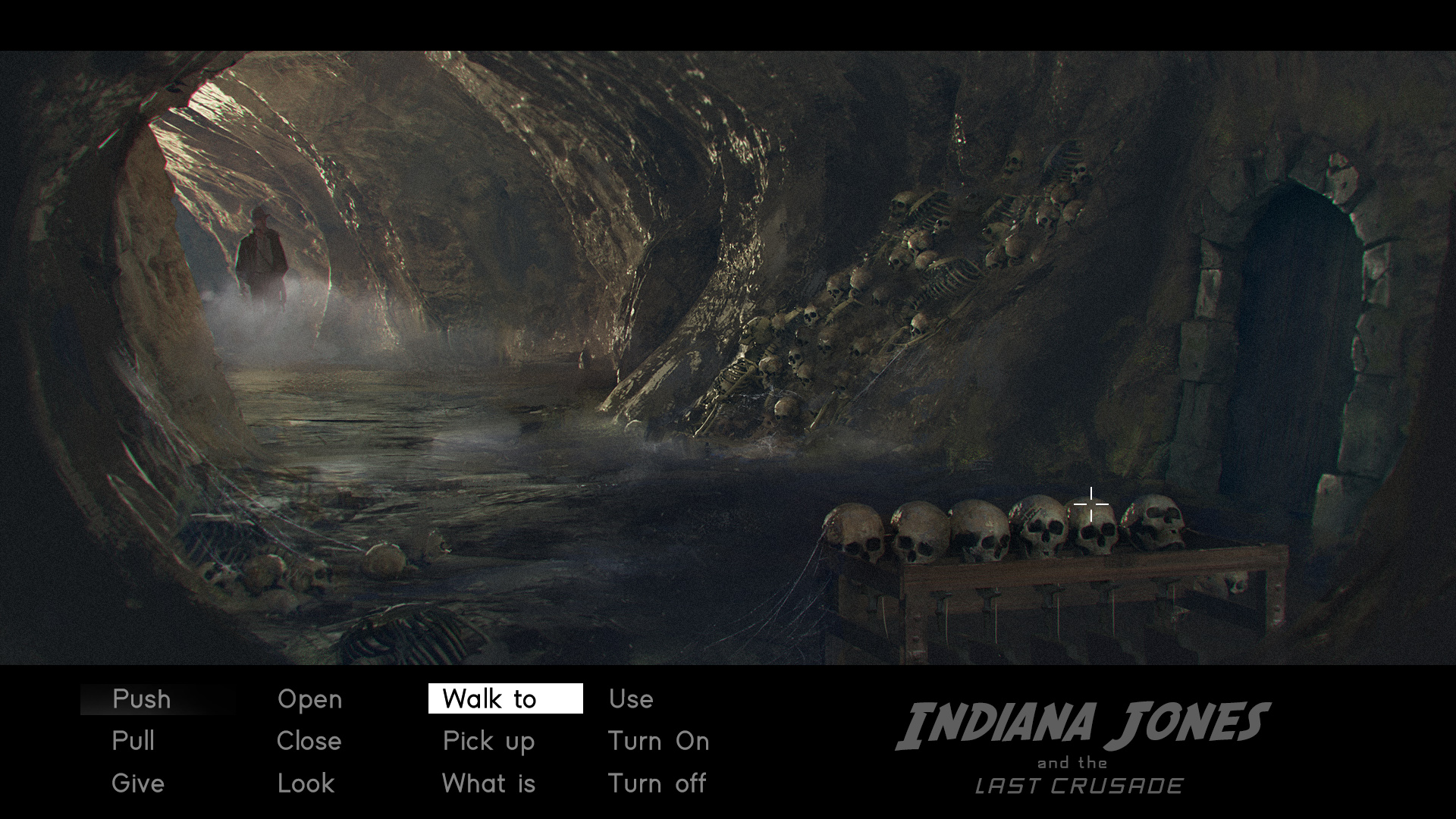Select the Push verb
This screenshot has width=1456, height=819.
[x=142, y=699]
